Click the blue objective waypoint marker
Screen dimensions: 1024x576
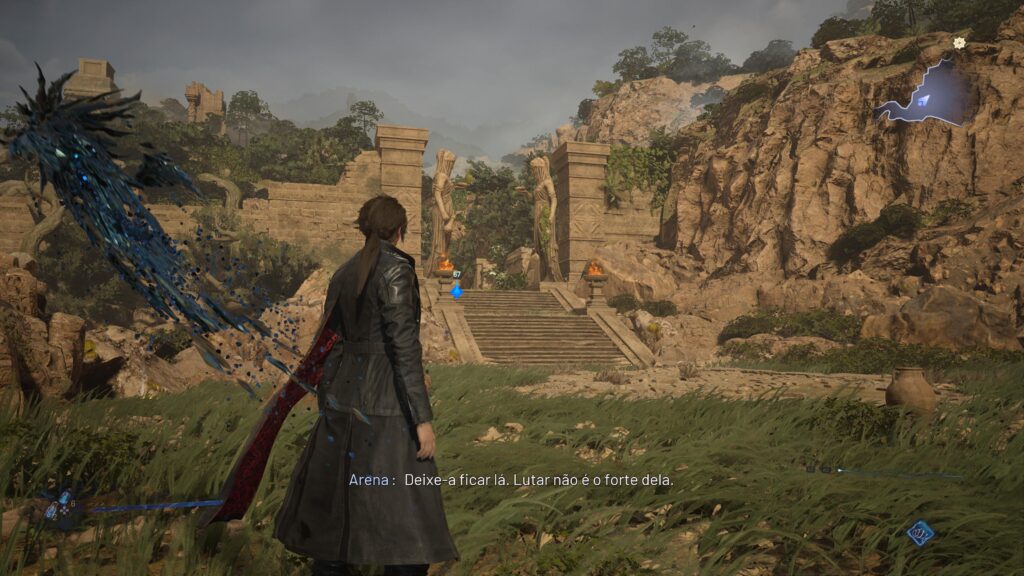point(457,290)
